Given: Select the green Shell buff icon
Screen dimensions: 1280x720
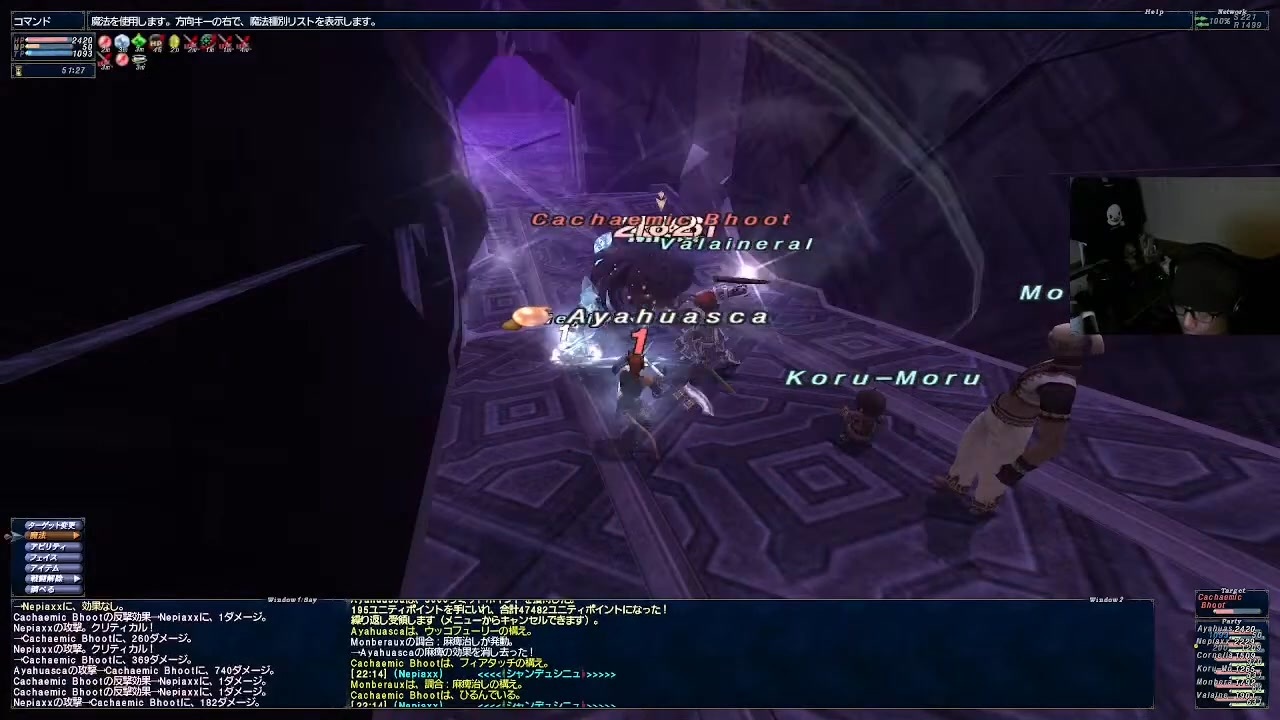Looking at the screenshot, I should 140,42.
